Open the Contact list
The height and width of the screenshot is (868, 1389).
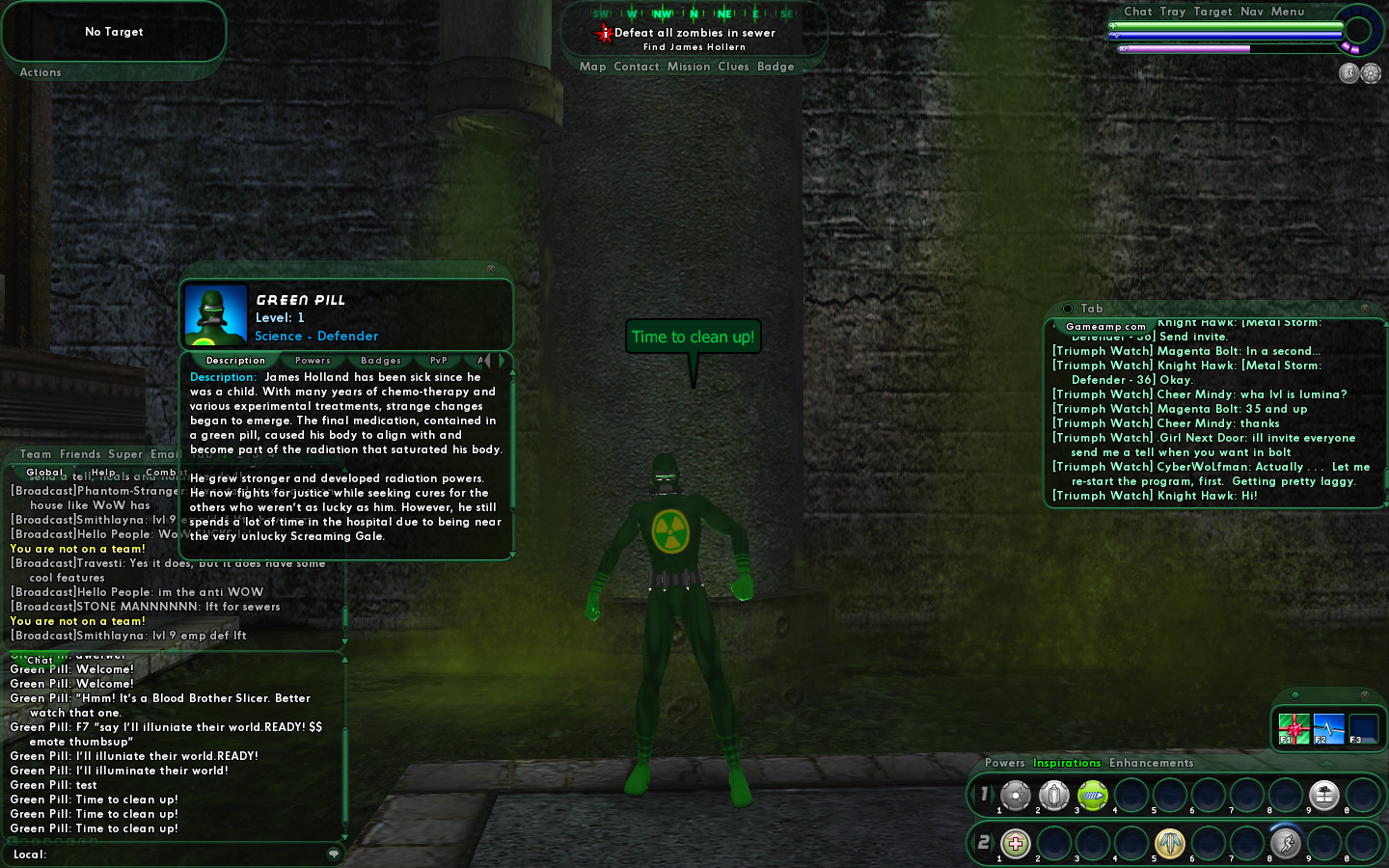(x=636, y=67)
